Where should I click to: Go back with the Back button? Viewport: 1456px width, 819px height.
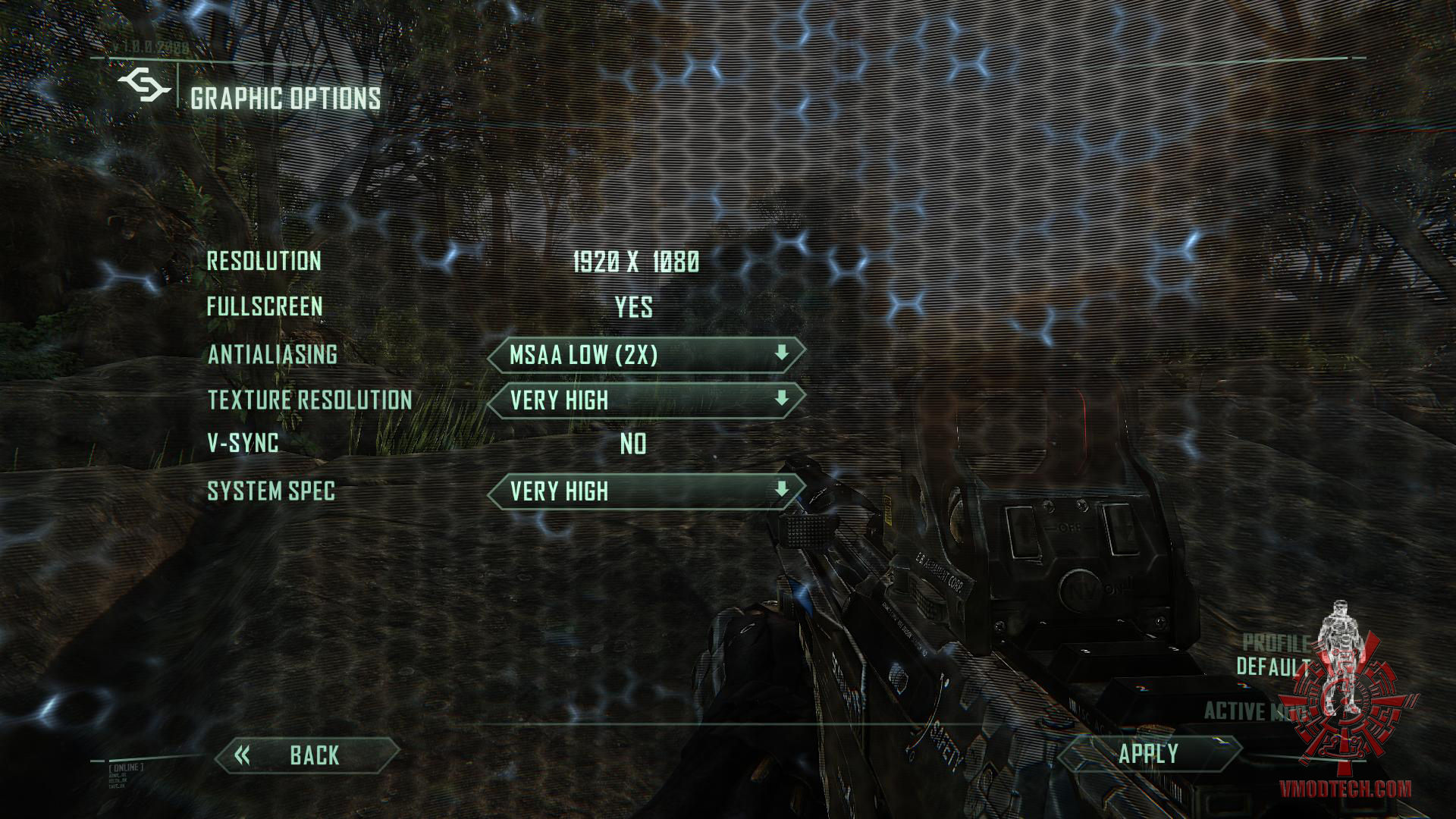307,755
